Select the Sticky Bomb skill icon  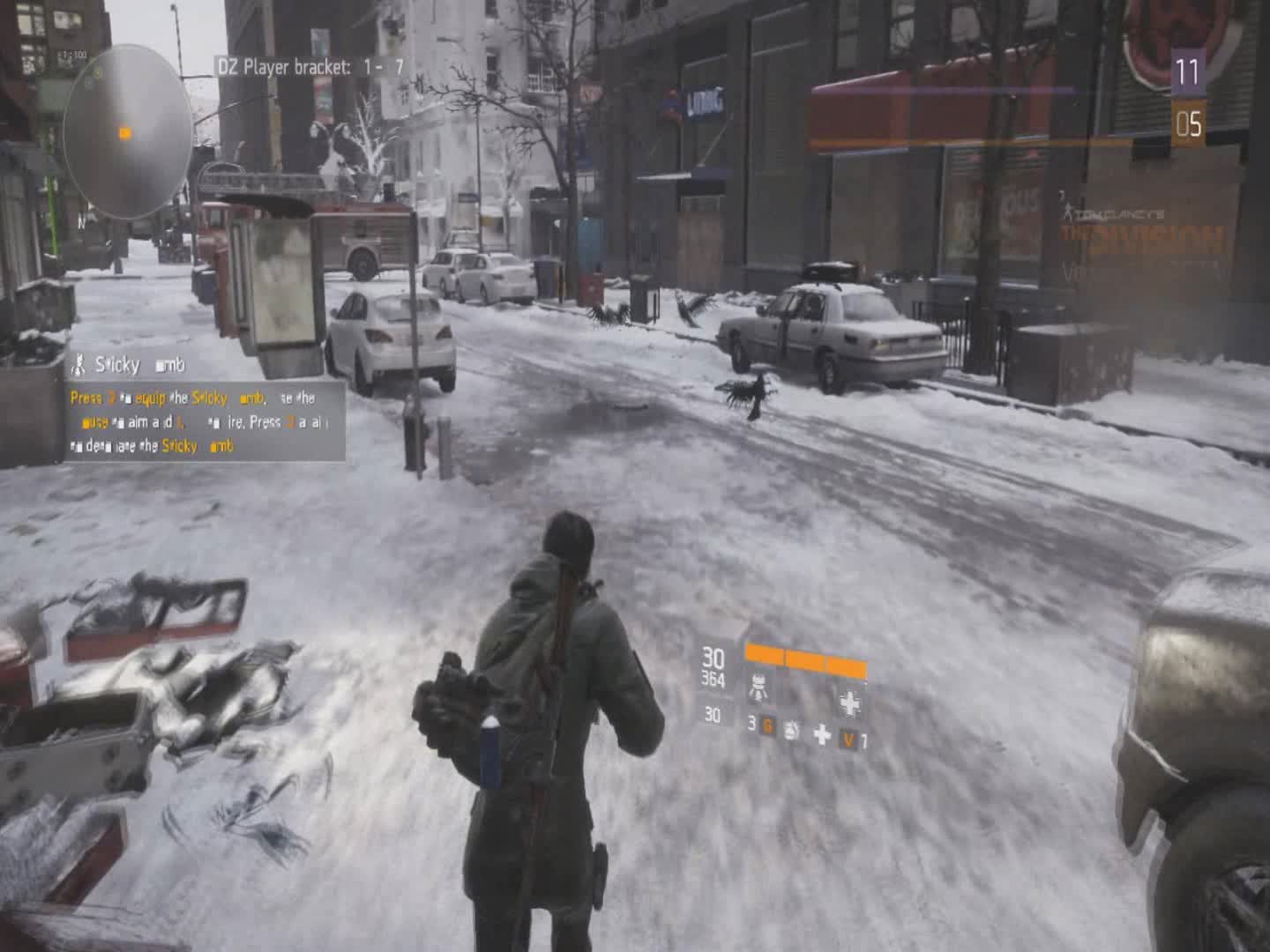(79, 363)
